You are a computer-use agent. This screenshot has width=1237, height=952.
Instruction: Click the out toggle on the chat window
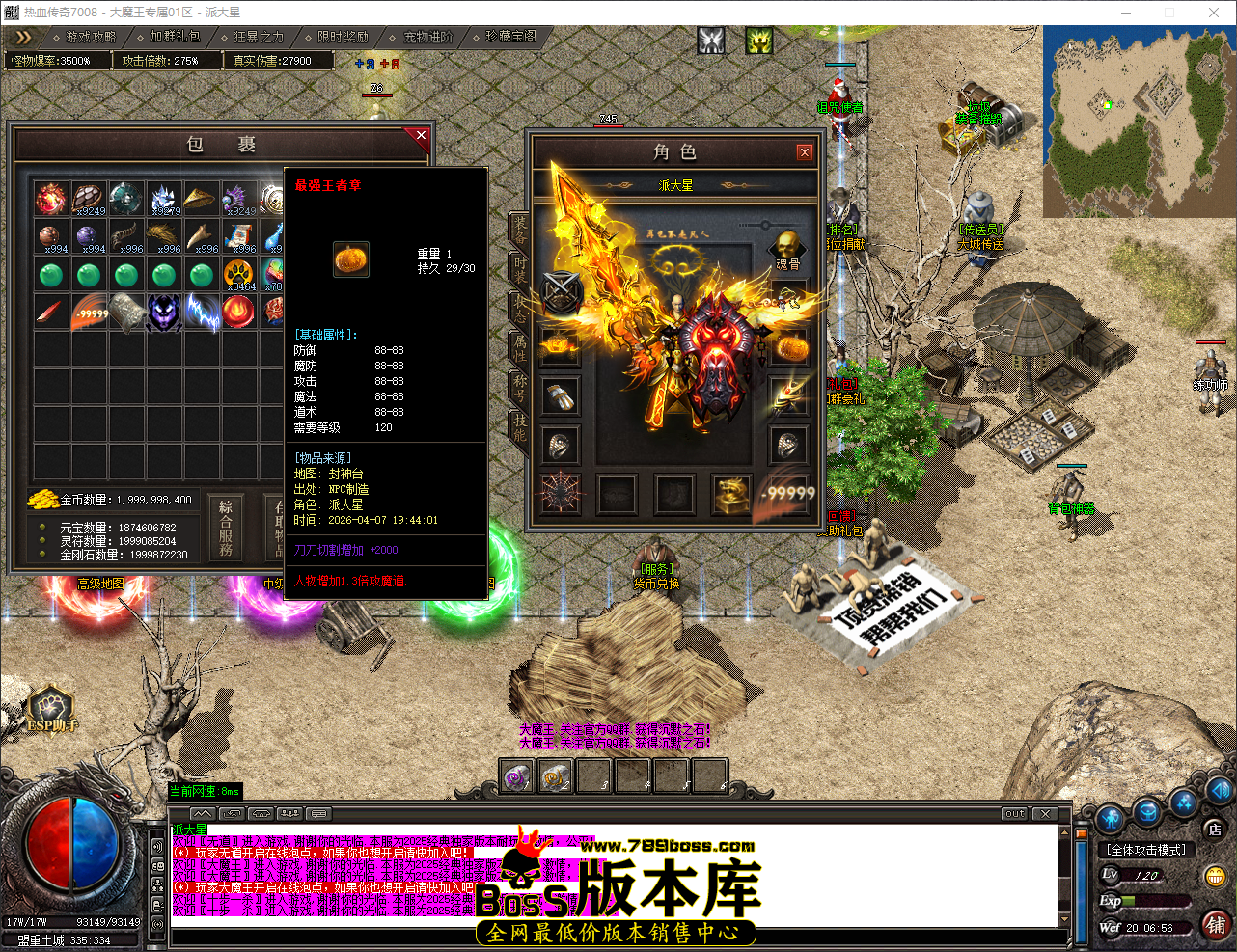(x=1013, y=813)
